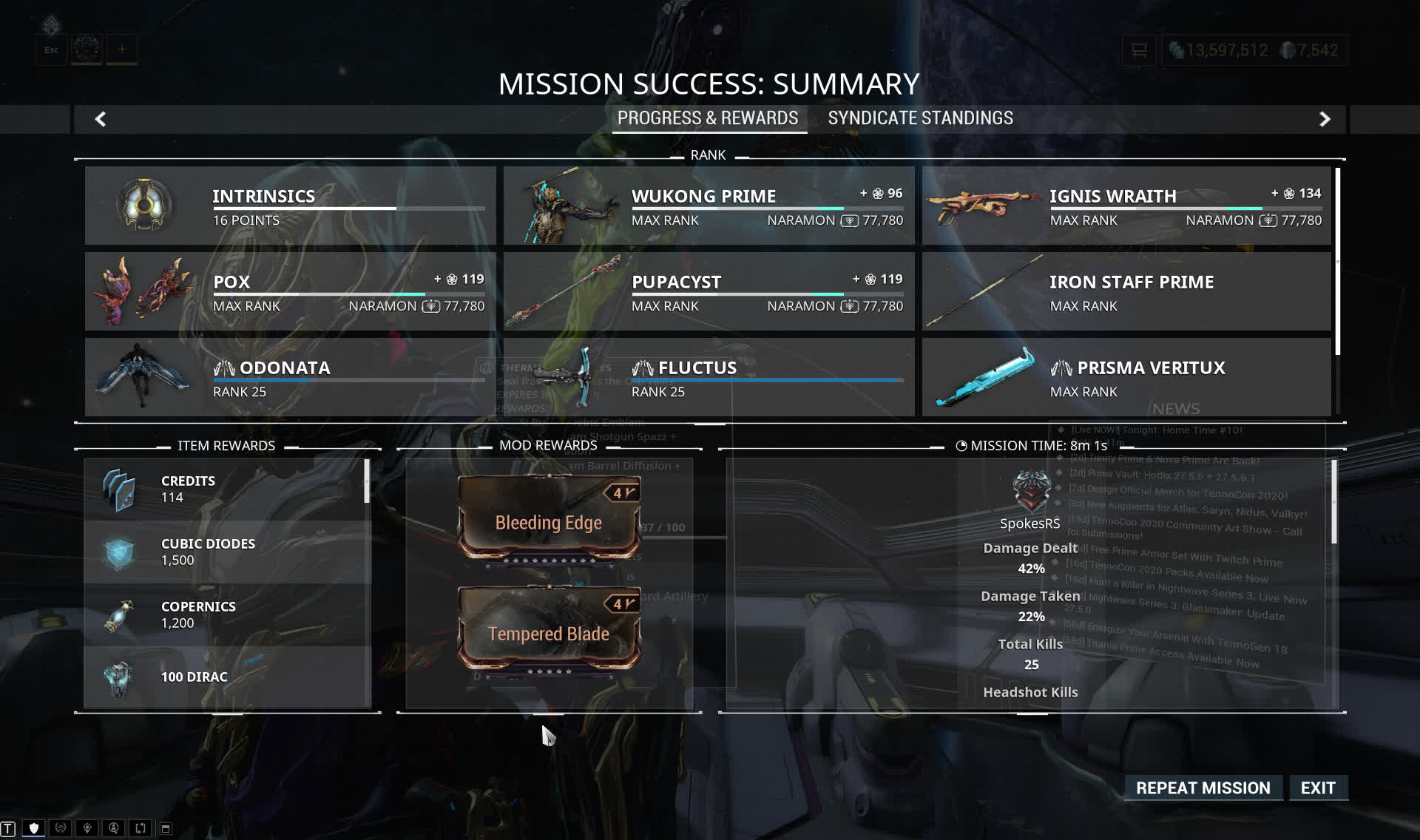Choose the Odonata archwing entry
1420x840 pixels.
(290, 377)
